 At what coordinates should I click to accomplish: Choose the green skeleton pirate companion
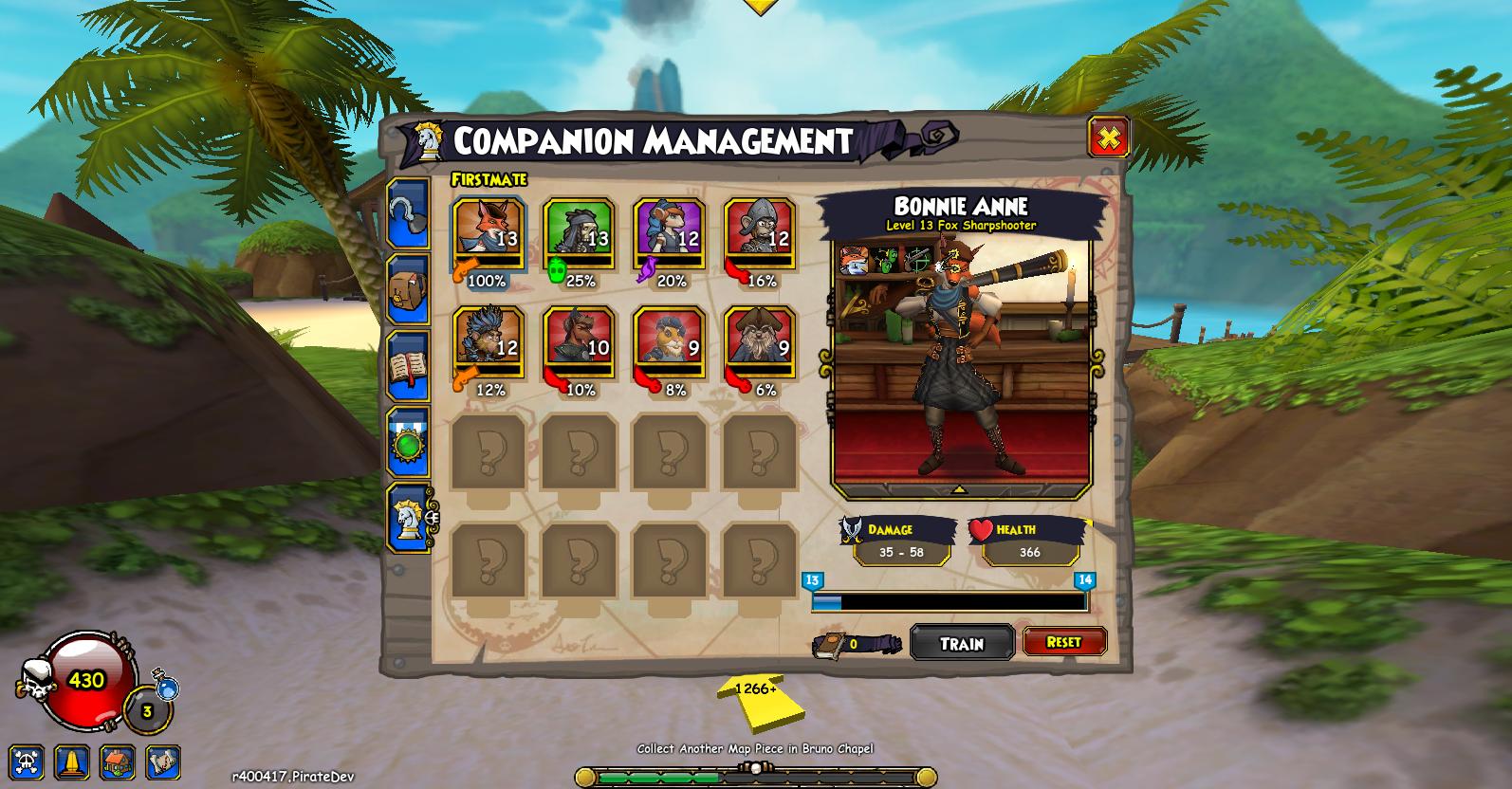[578, 234]
